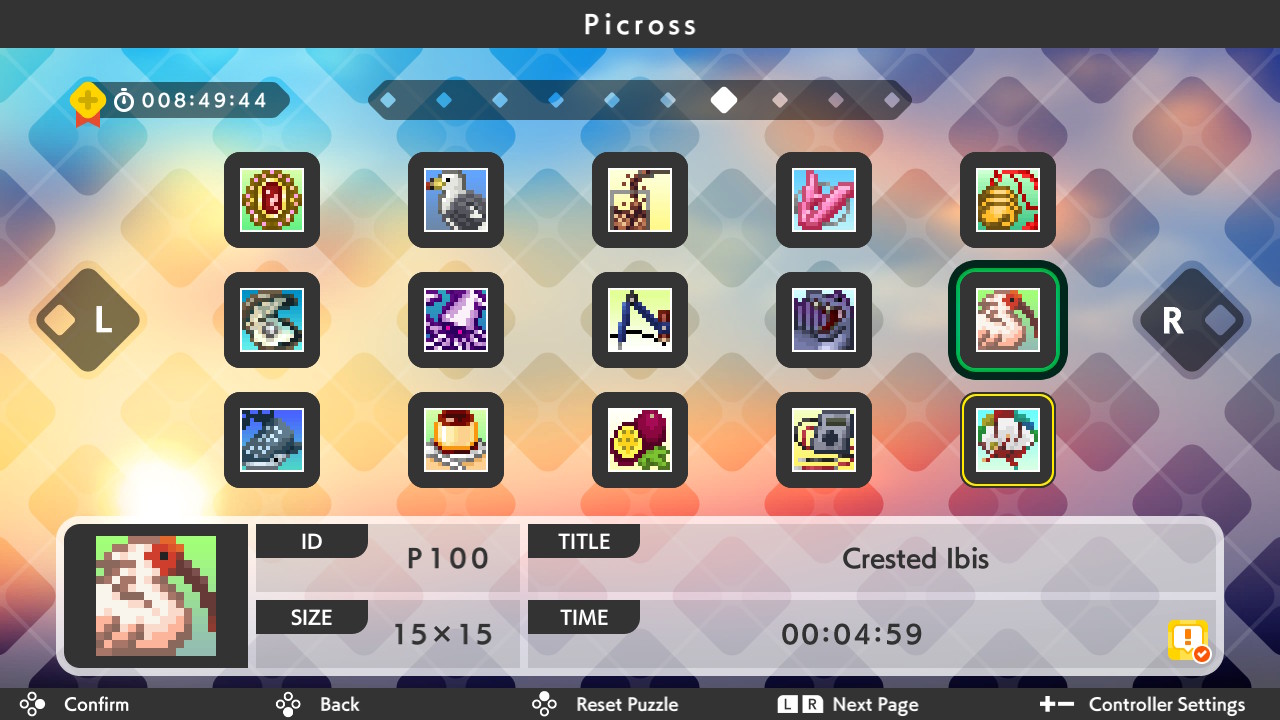
Task: Open the oyster with pearl puzzle
Action: click(272, 320)
